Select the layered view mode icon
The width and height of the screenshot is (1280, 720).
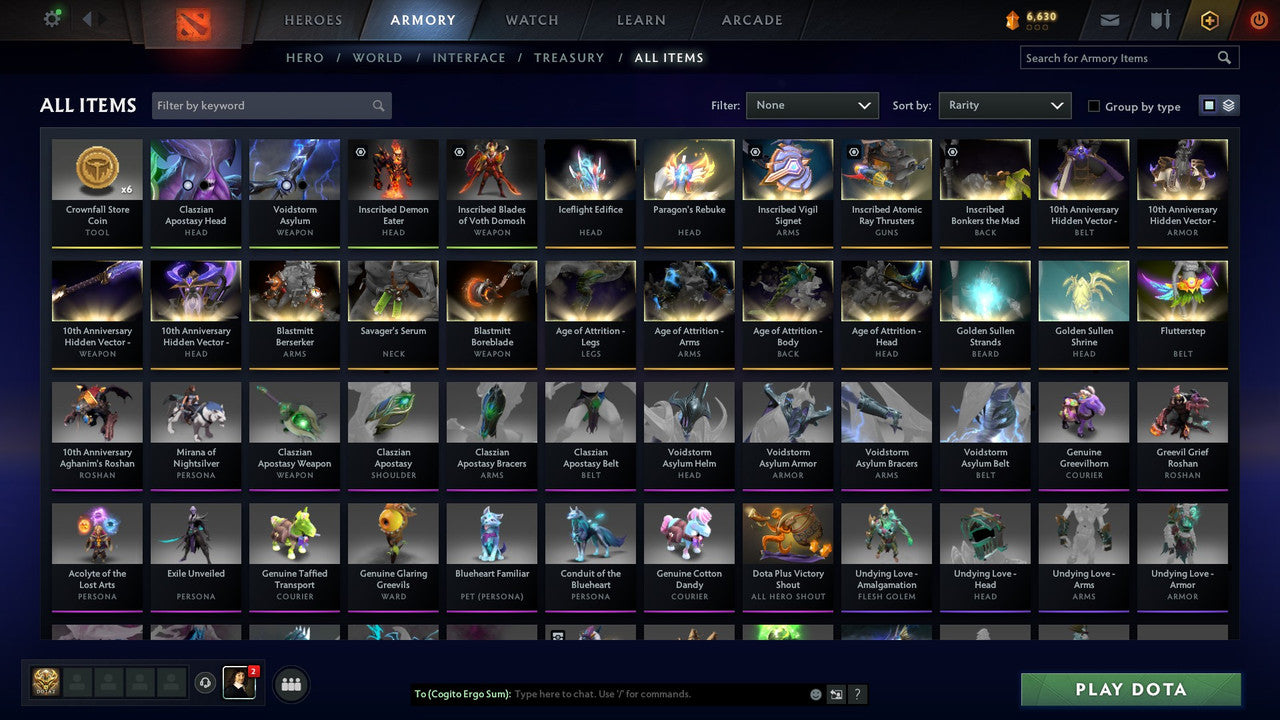pyautogui.click(x=1229, y=105)
